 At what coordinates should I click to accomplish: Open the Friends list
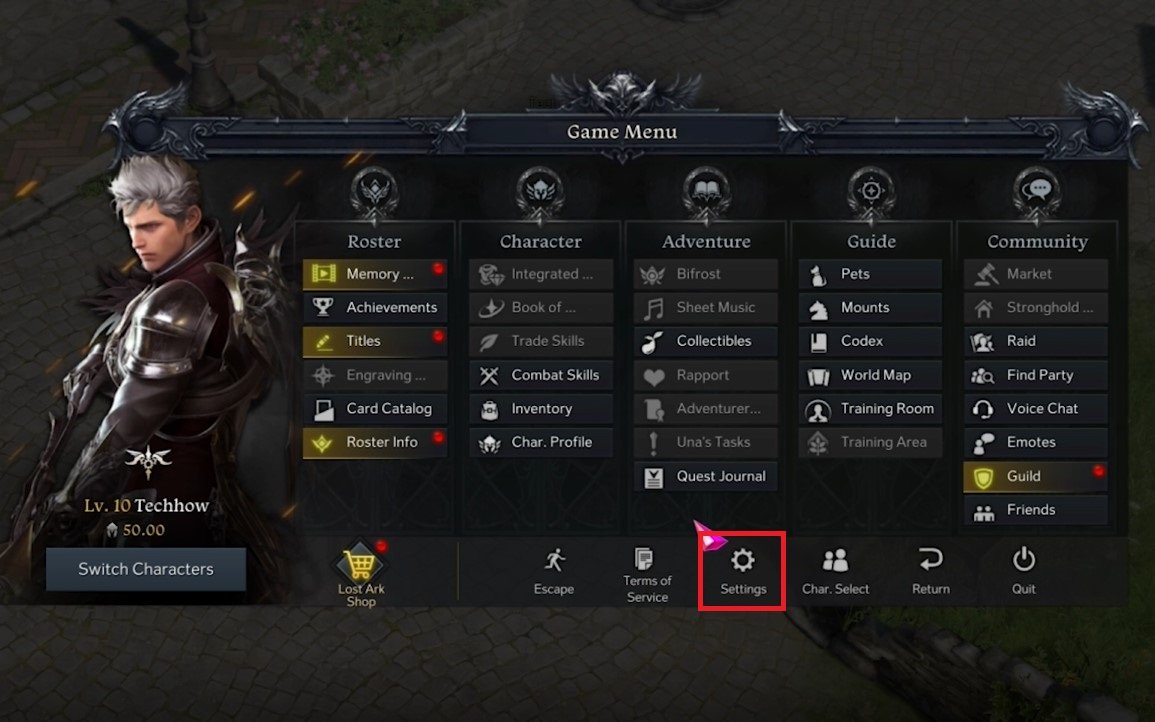click(x=1035, y=510)
